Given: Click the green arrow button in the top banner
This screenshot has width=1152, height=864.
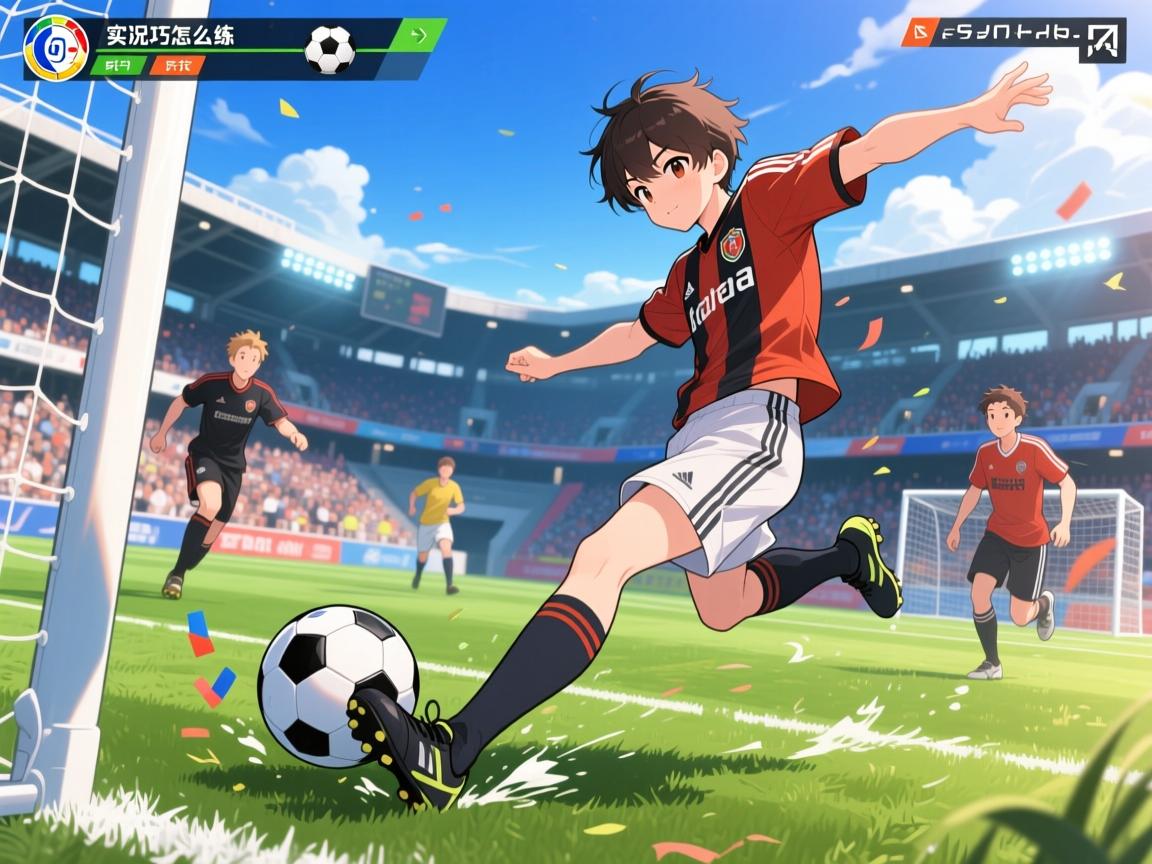Looking at the screenshot, I should 420,36.
